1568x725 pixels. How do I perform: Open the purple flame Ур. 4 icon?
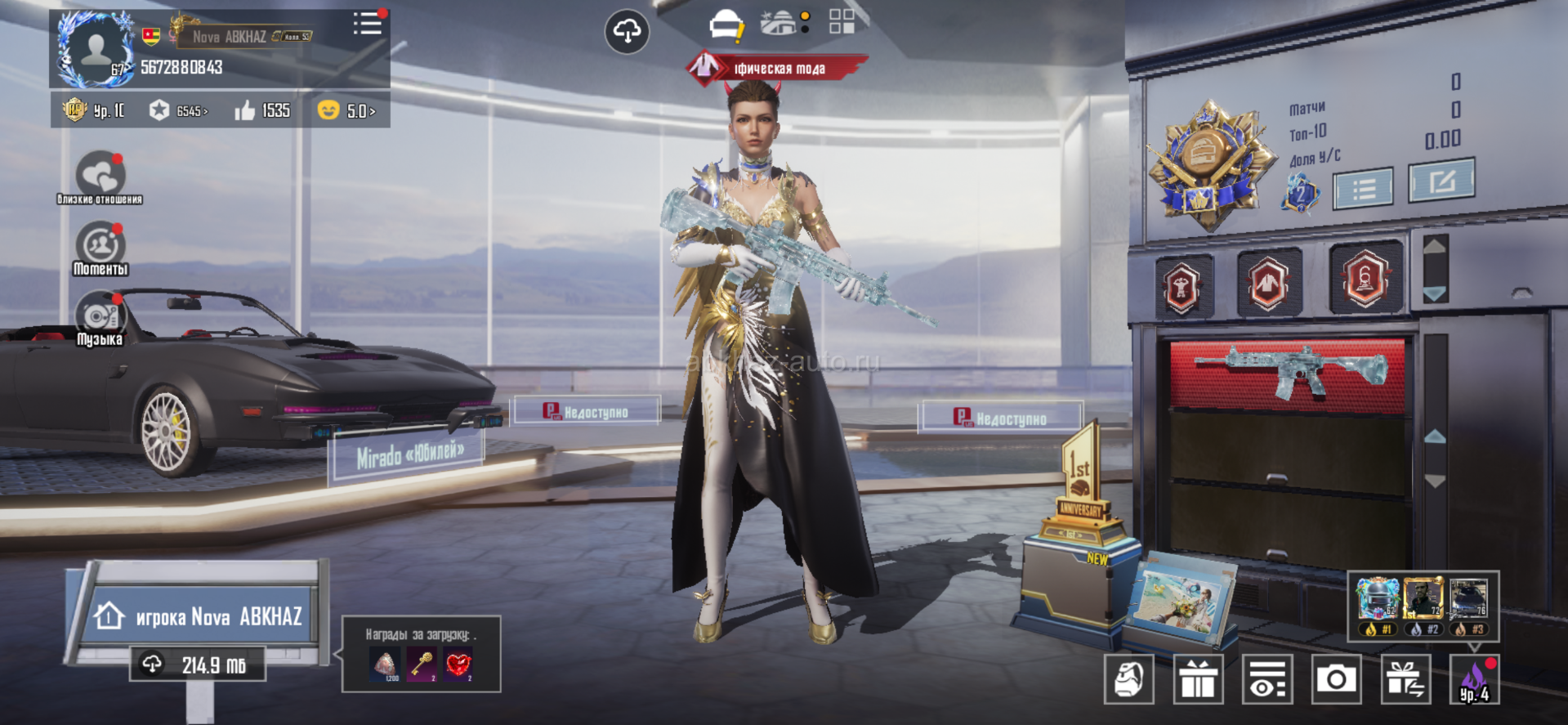[1474, 678]
